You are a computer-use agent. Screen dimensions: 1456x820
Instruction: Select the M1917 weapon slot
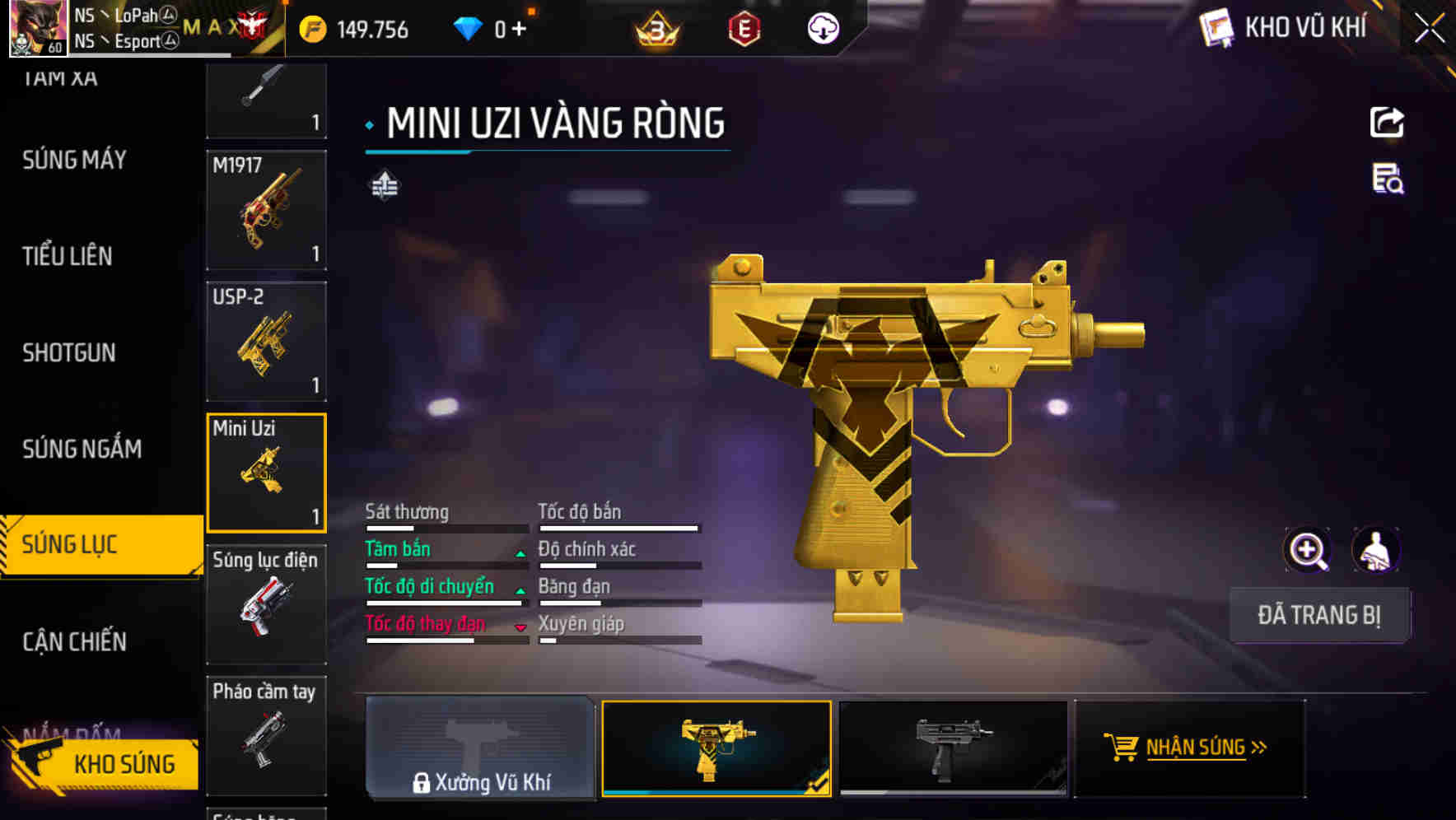coord(266,210)
